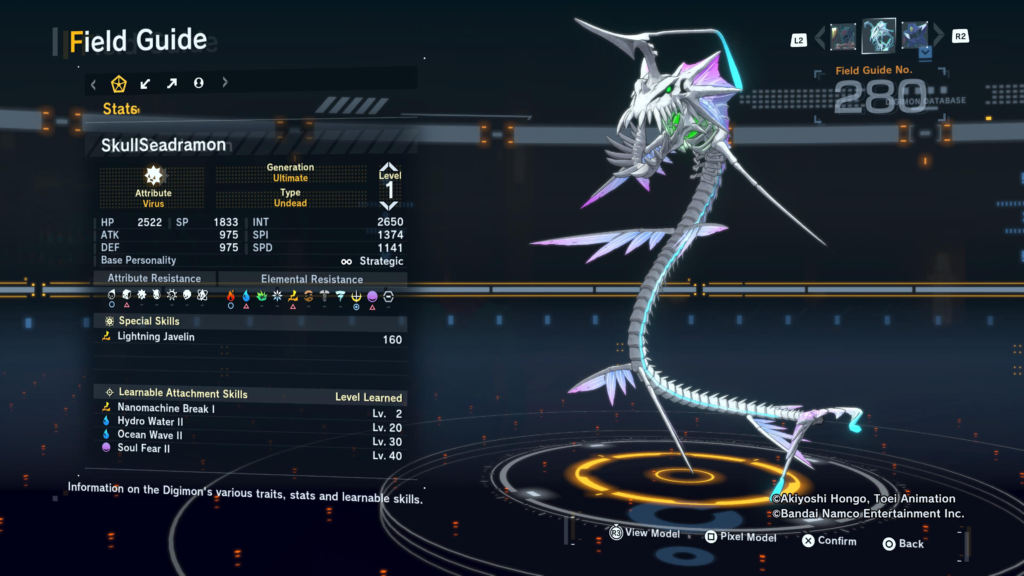Switch to the up-right arrow tab
1024x576 pixels.
pos(172,84)
